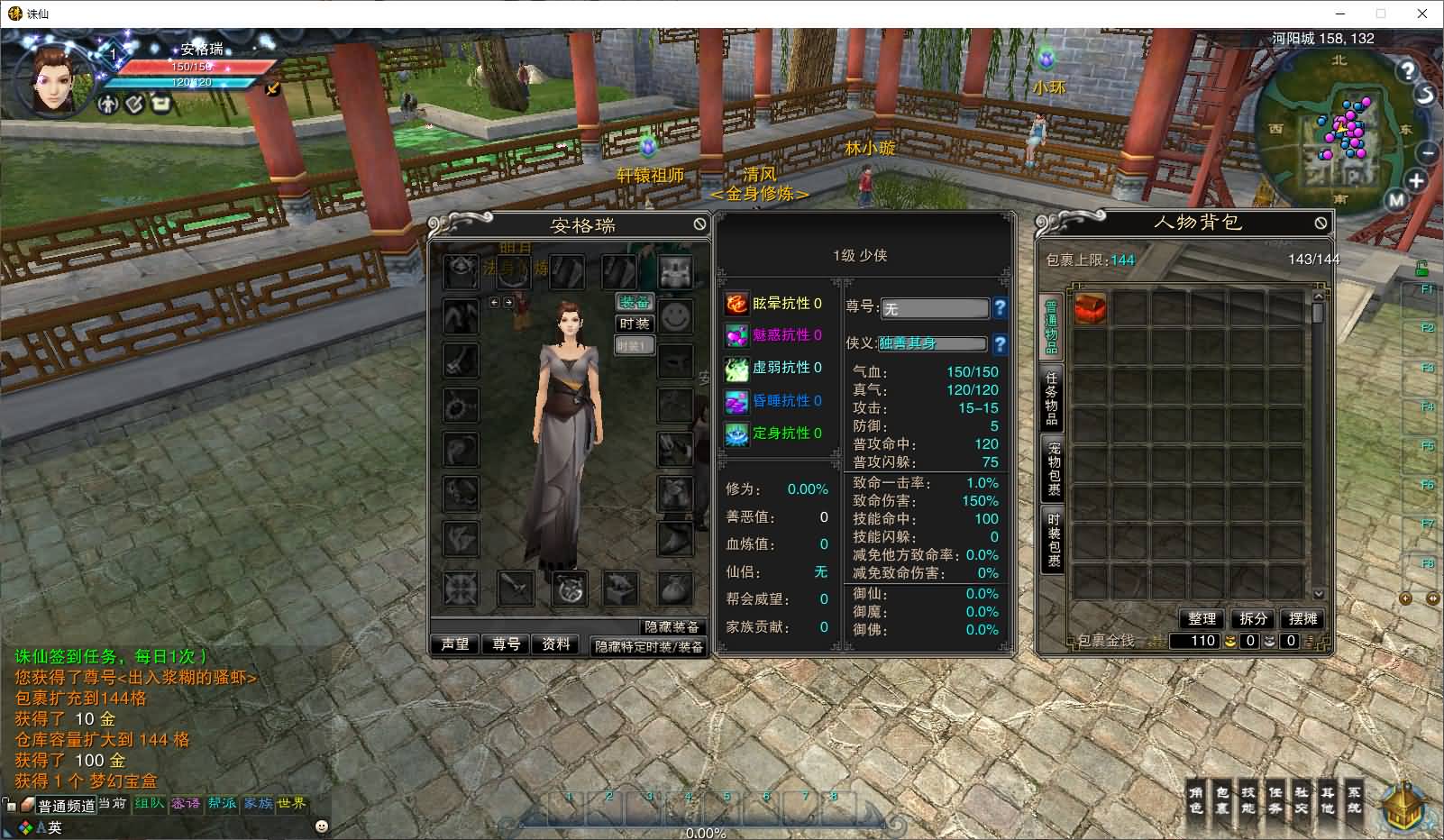Switch to the 时装包裹 fashion bag tab
Viewport: 1444px width, 840px height.
(x=1053, y=539)
